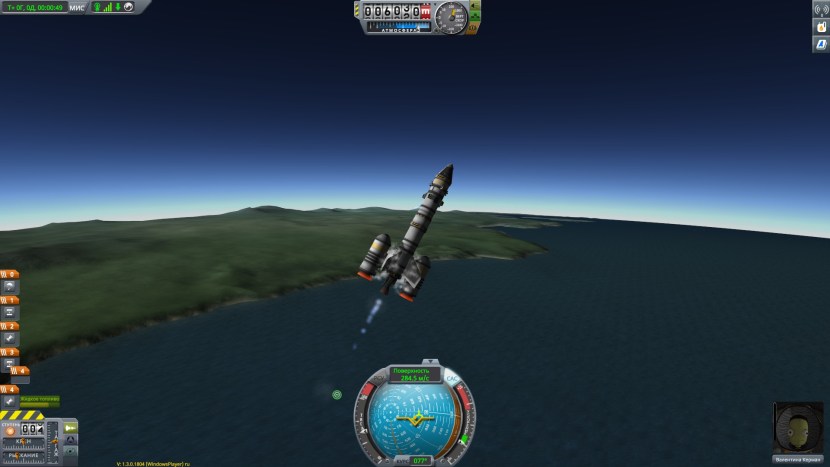
Task: Select the stage 0 parachute icon
Action: click(x=10, y=287)
